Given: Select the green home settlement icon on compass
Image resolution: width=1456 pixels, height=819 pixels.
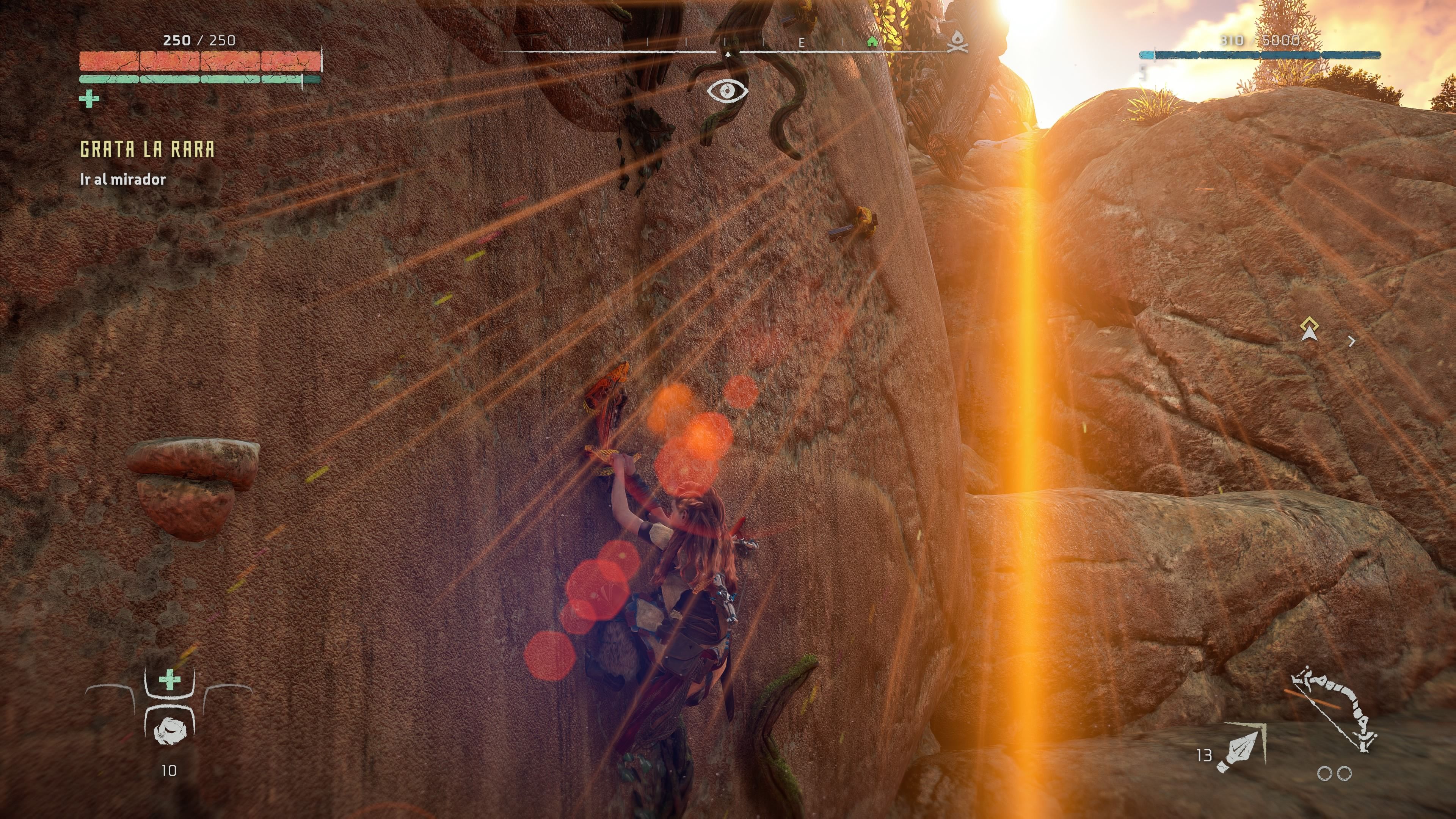Looking at the screenshot, I should tap(872, 42).
